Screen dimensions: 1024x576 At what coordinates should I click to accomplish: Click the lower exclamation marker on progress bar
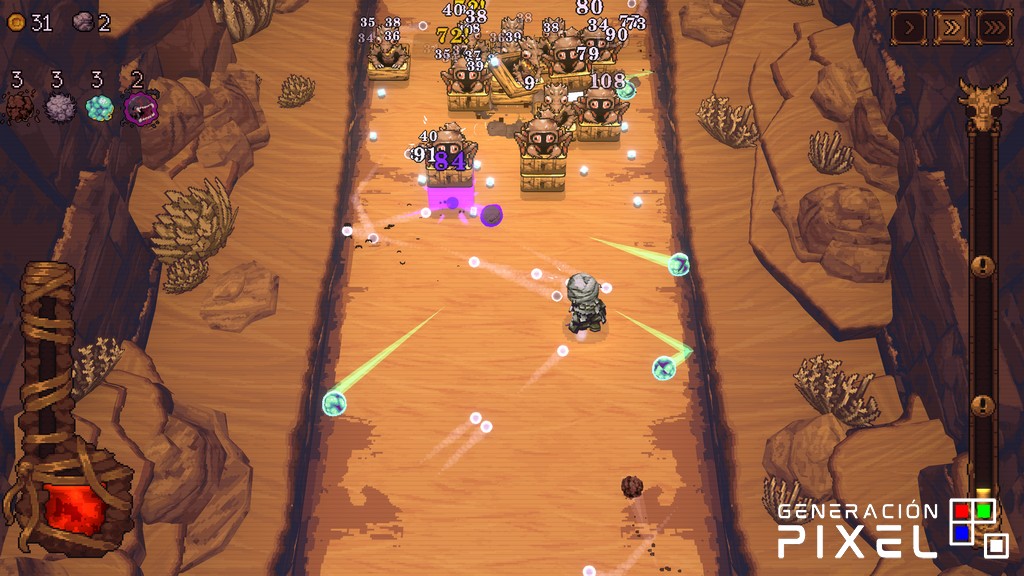(984, 406)
